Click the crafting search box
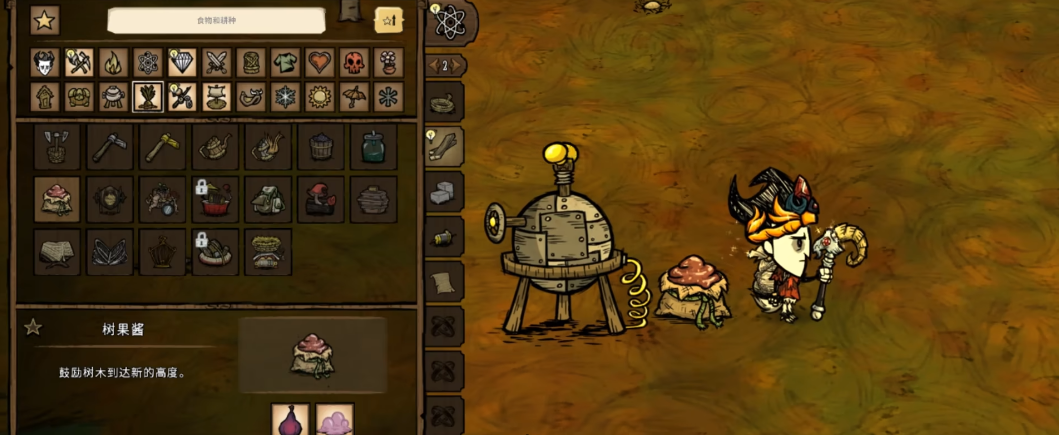Screen dimensions: 1059x435 tap(216, 20)
